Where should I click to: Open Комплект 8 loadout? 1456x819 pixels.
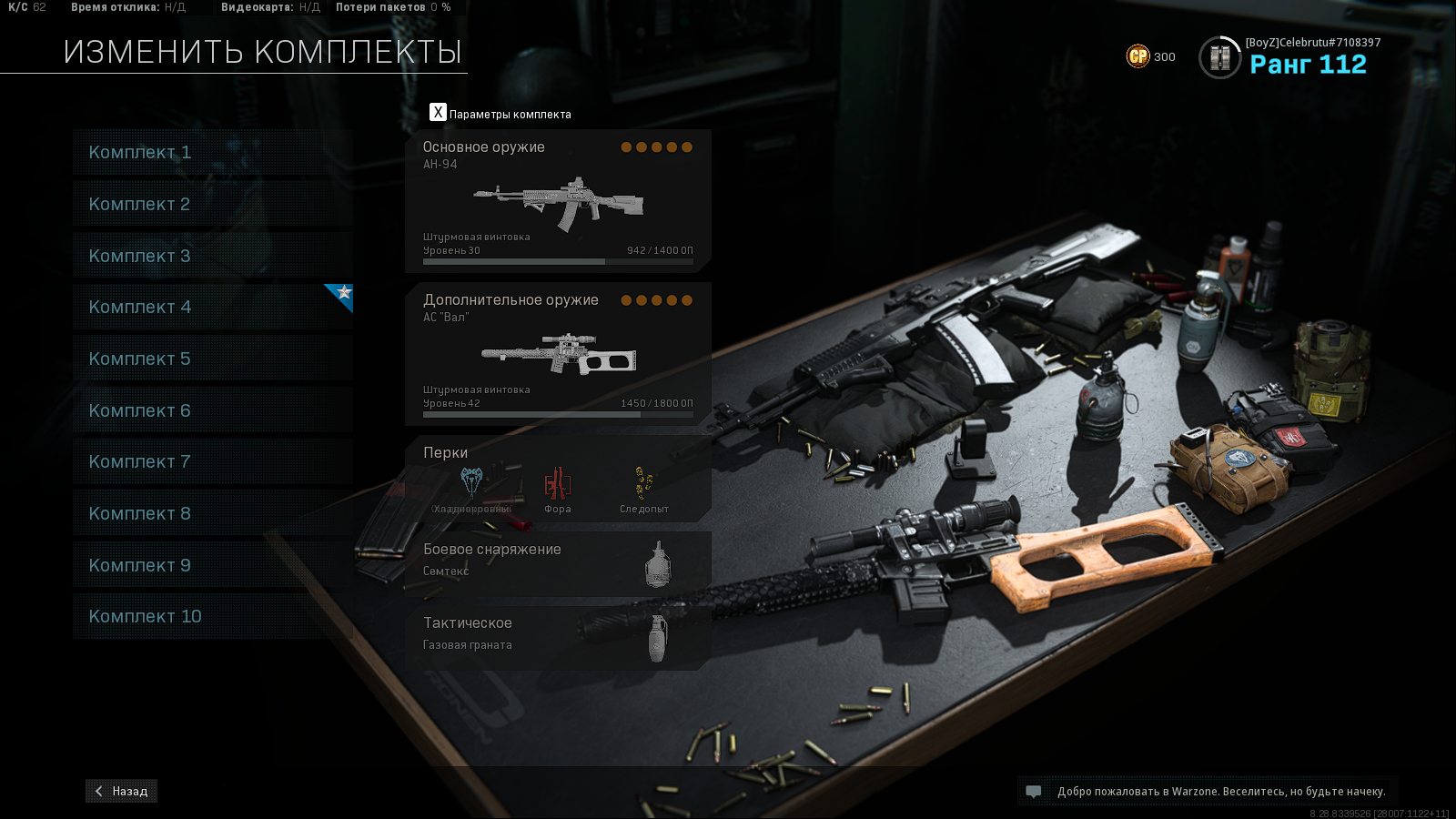point(212,513)
